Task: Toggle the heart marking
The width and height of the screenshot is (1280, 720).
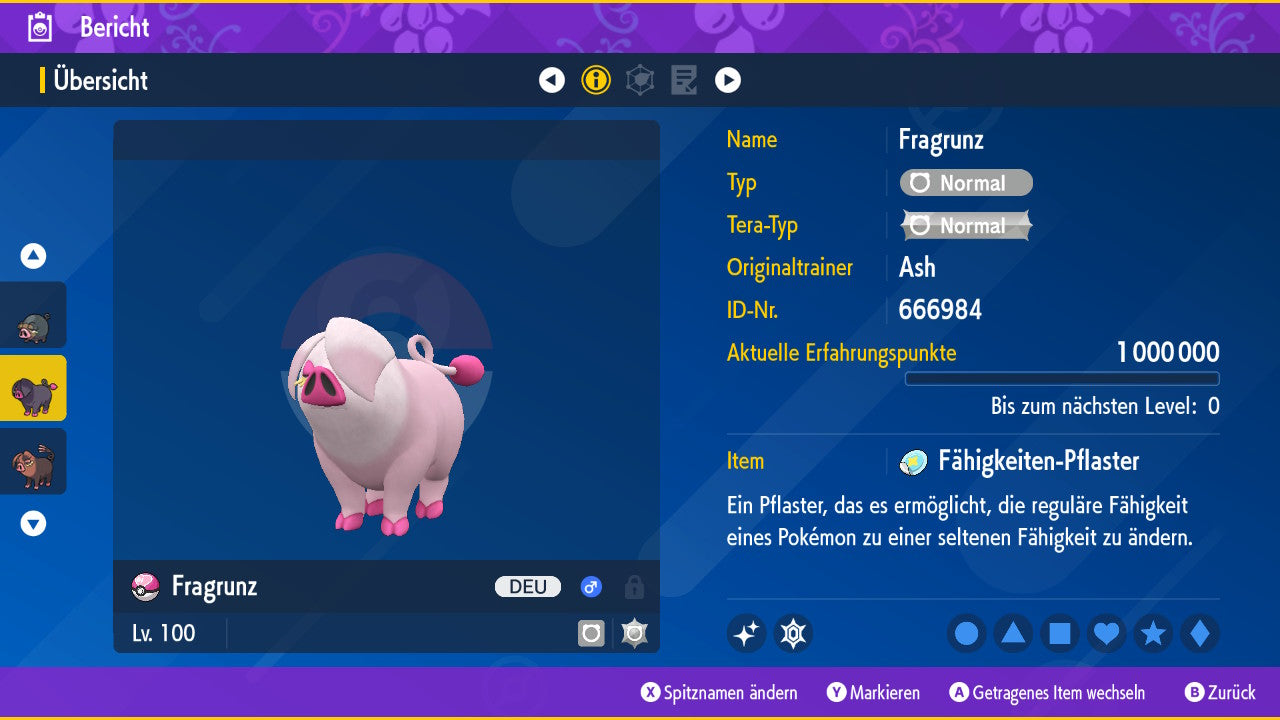Action: click(1106, 633)
